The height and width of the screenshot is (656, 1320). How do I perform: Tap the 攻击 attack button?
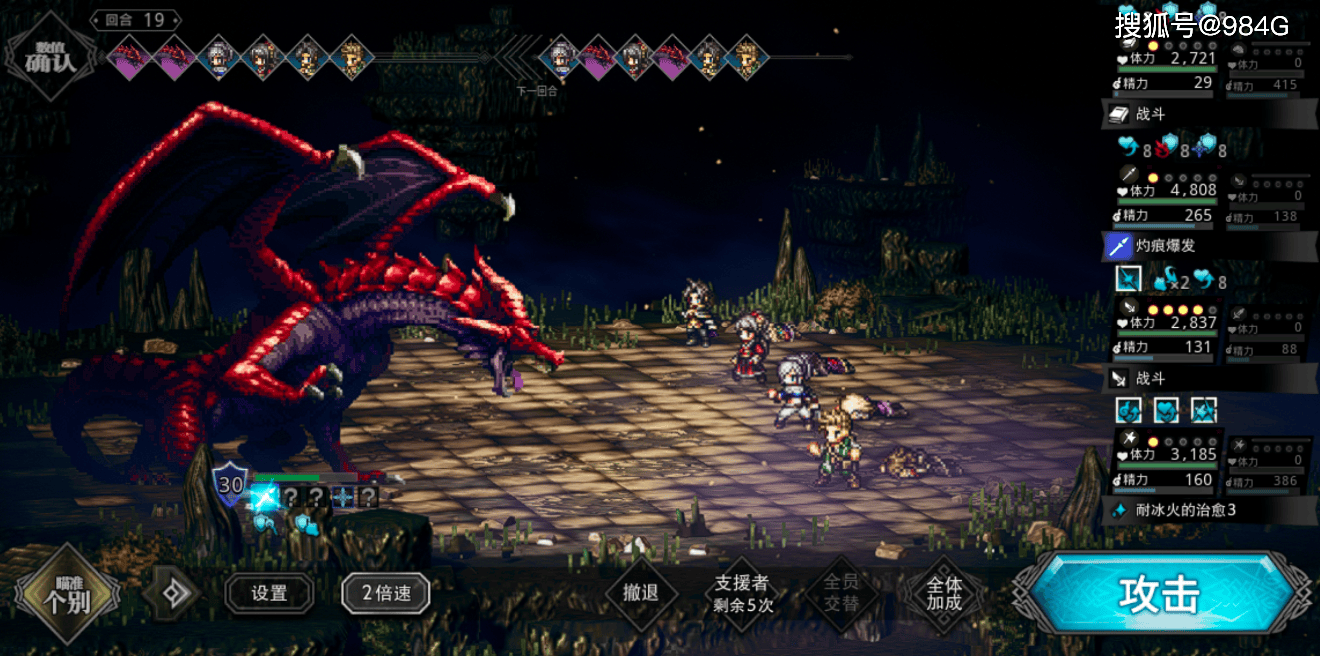tap(1160, 595)
